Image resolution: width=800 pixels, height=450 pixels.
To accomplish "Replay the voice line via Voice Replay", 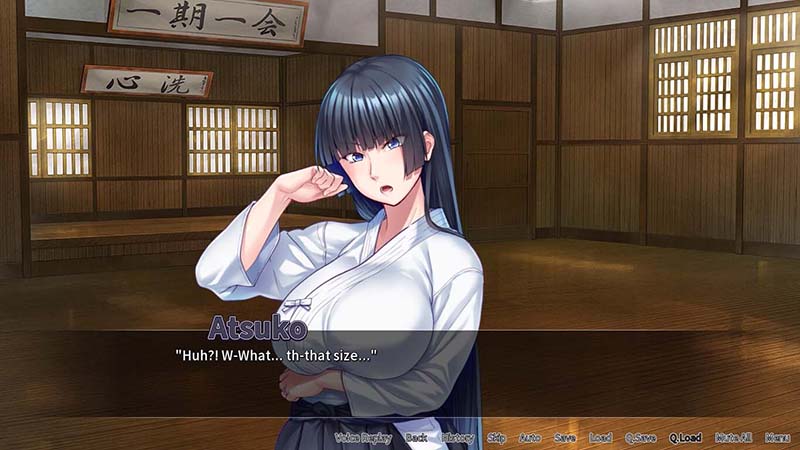I will click(362, 438).
